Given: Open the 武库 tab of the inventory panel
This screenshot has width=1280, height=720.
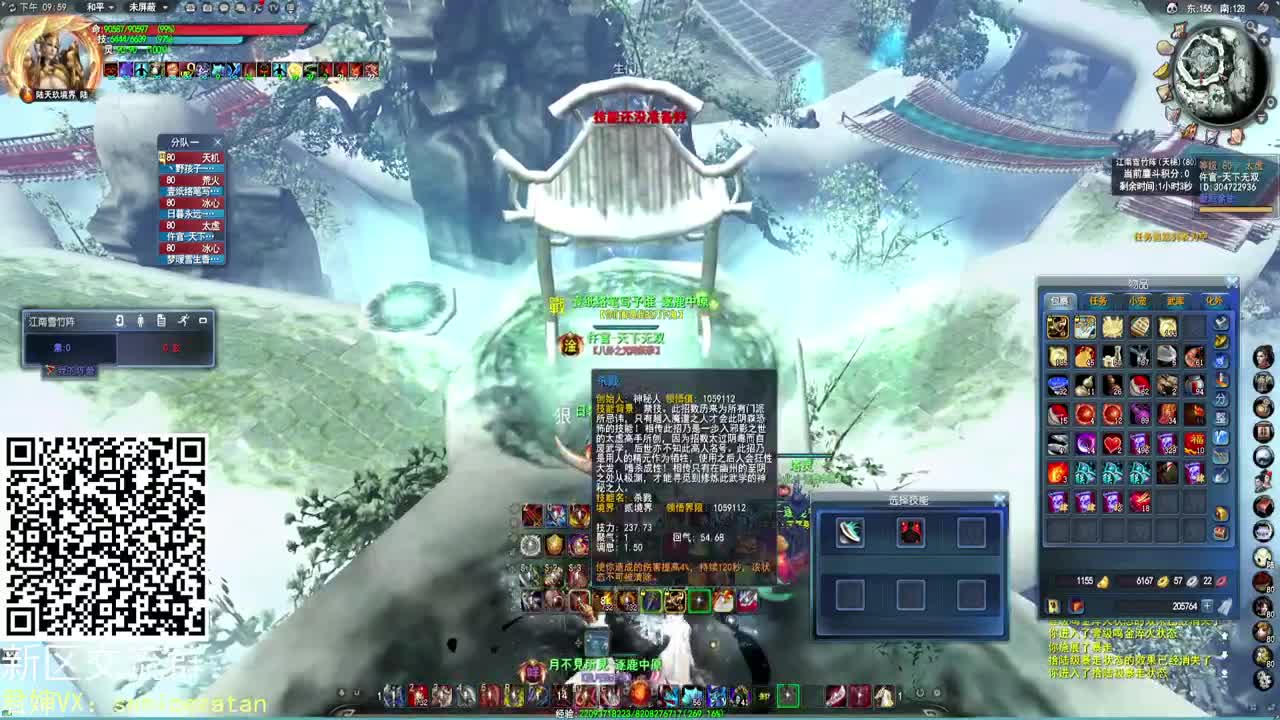Looking at the screenshot, I should pos(1174,301).
